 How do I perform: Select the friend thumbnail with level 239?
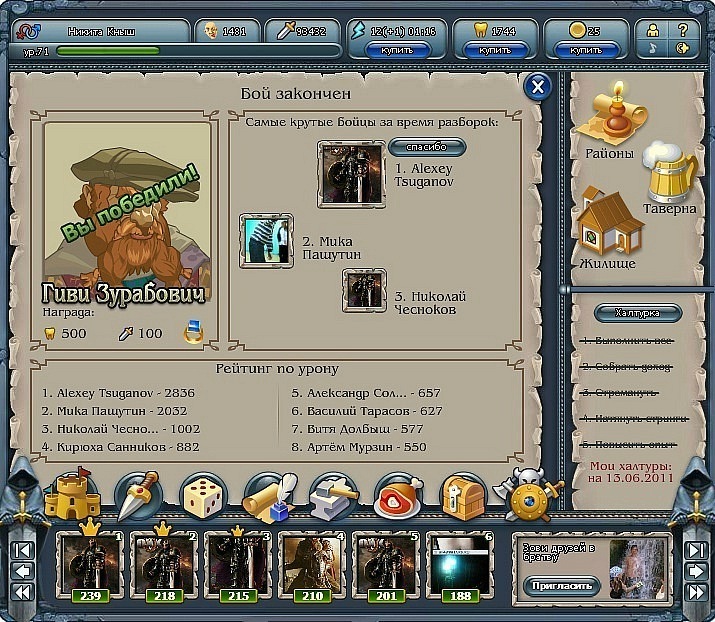point(89,564)
